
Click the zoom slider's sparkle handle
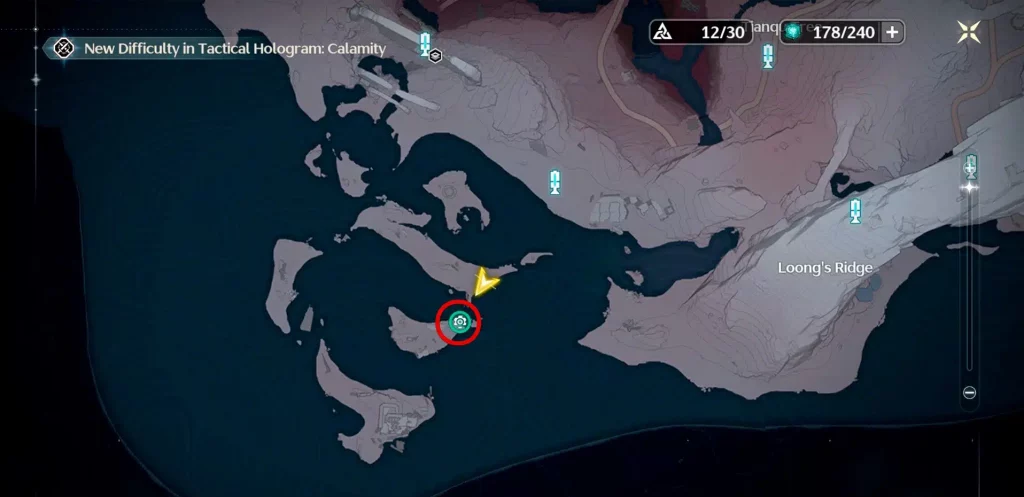[x=969, y=186]
